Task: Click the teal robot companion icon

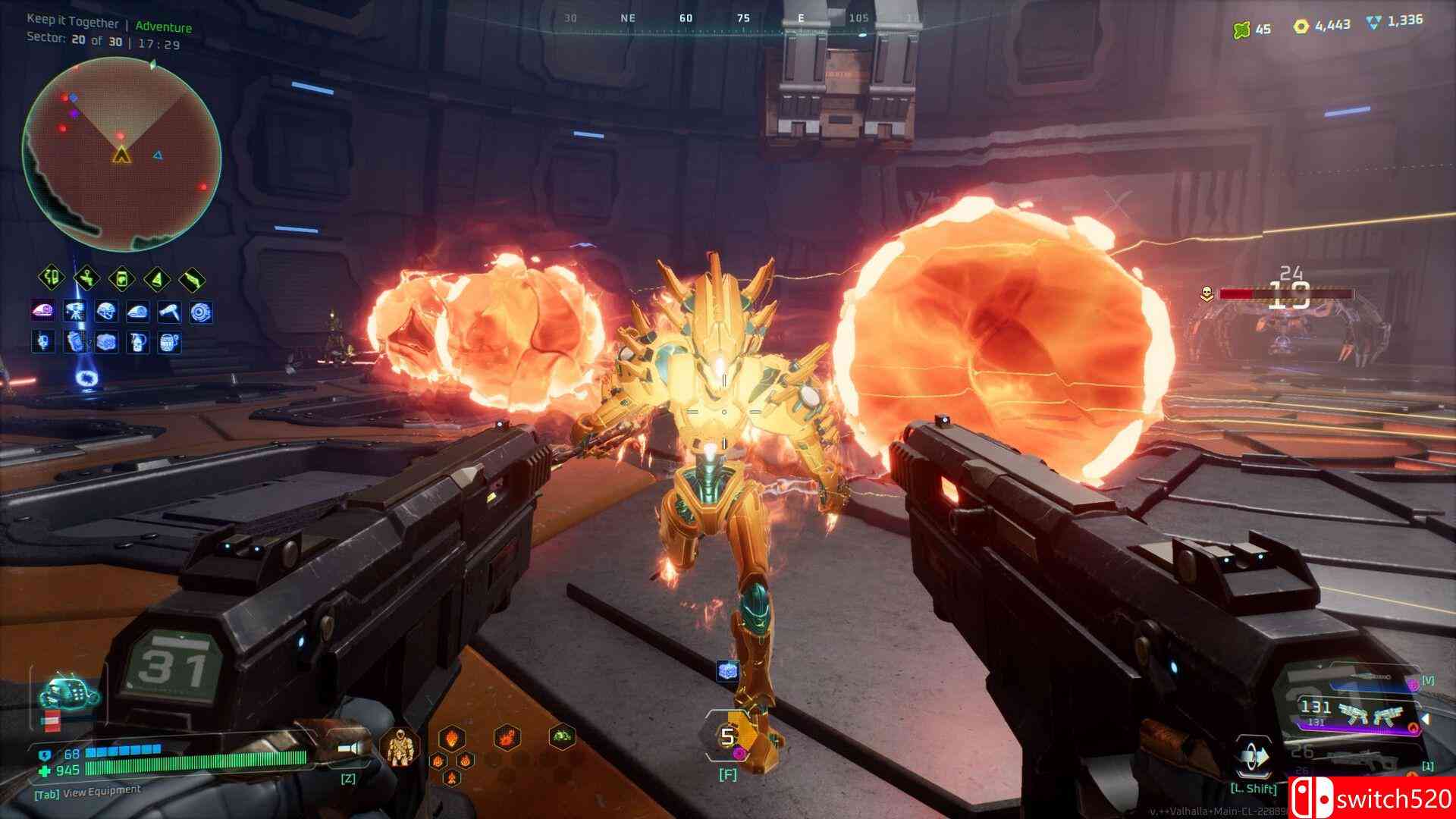Action: 70,690
